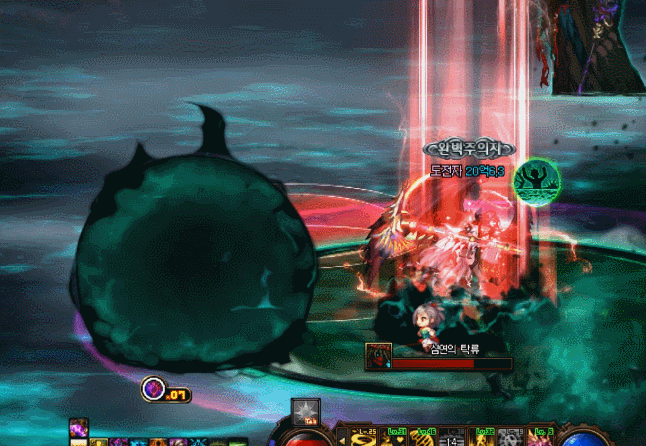This screenshot has width=646, height=446.
Task: Click the purple orb buff icon
Action: point(154,388)
